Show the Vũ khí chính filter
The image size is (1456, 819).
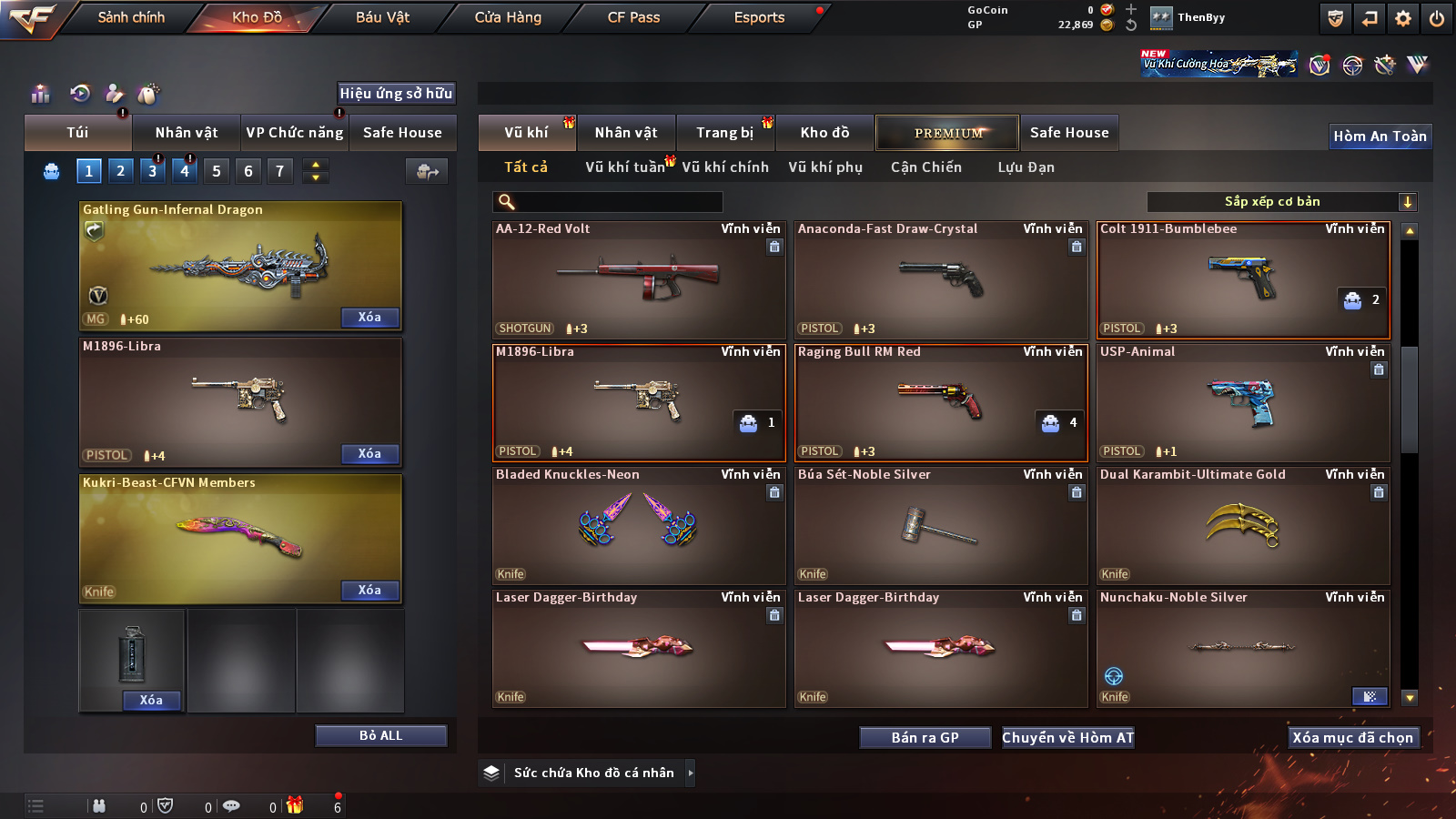(724, 167)
